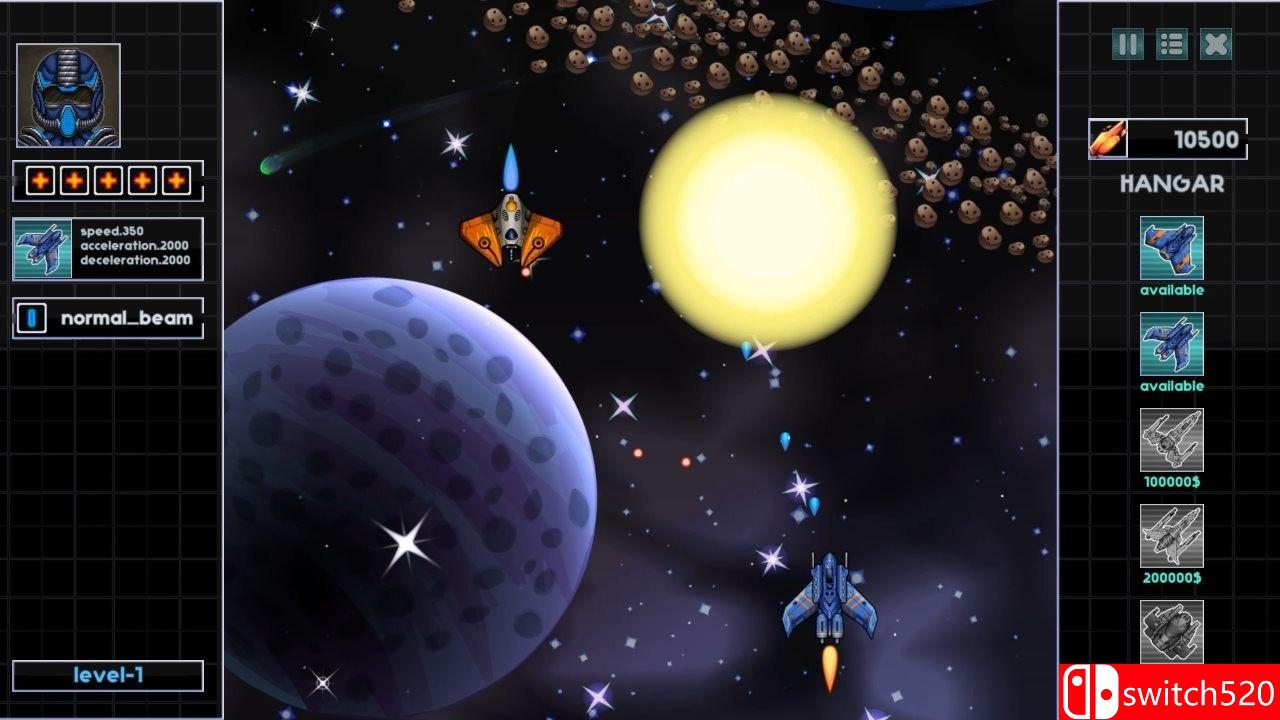
Task: Open the level list menu icon
Action: pyautogui.click(x=1171, y=45)
